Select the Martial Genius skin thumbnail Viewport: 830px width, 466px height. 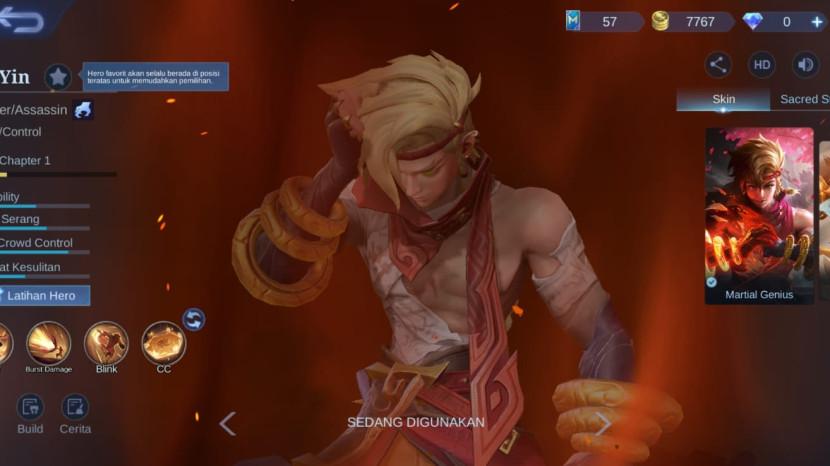click(x=759, y=214)
